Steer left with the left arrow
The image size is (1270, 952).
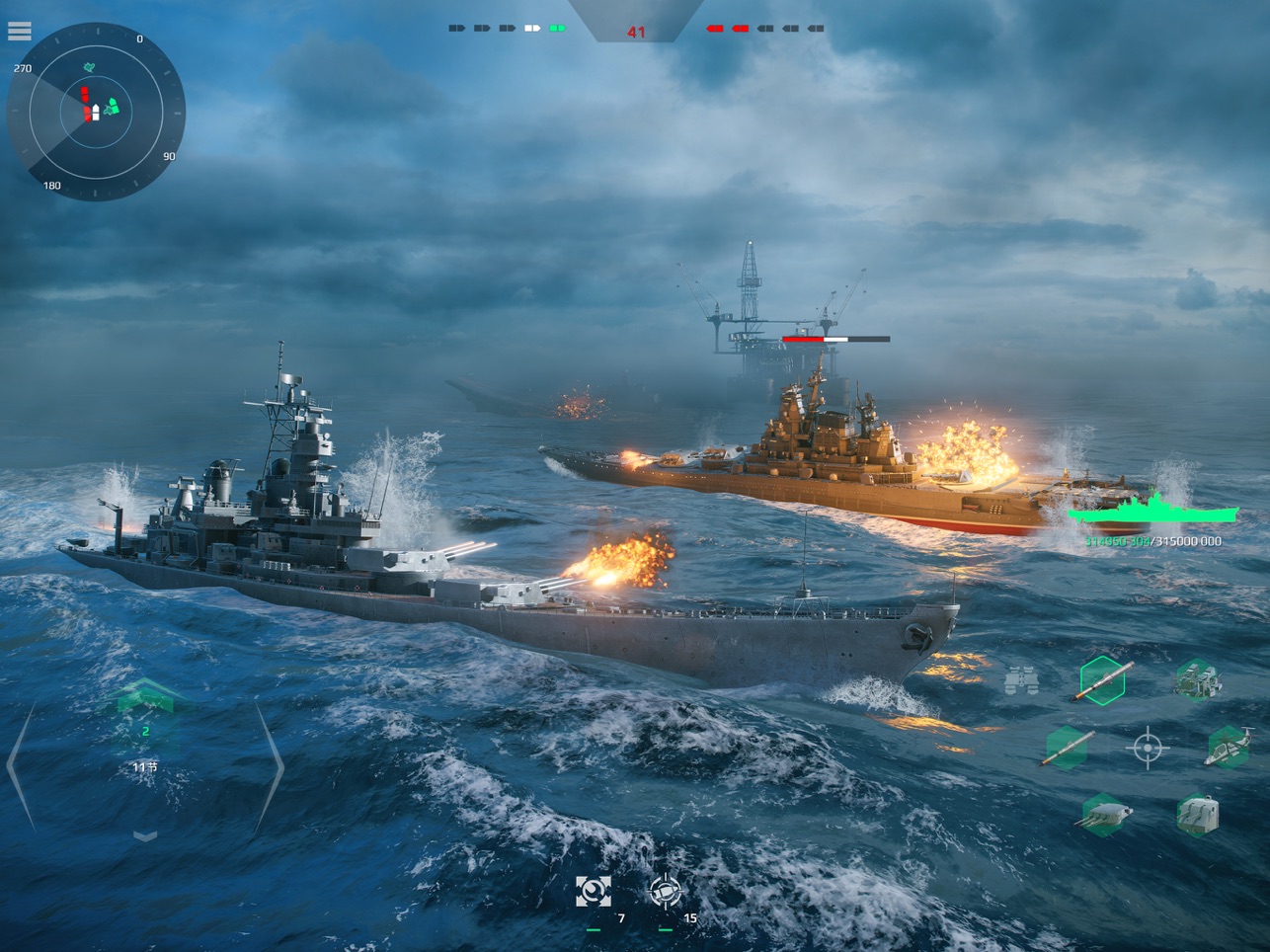21,765
